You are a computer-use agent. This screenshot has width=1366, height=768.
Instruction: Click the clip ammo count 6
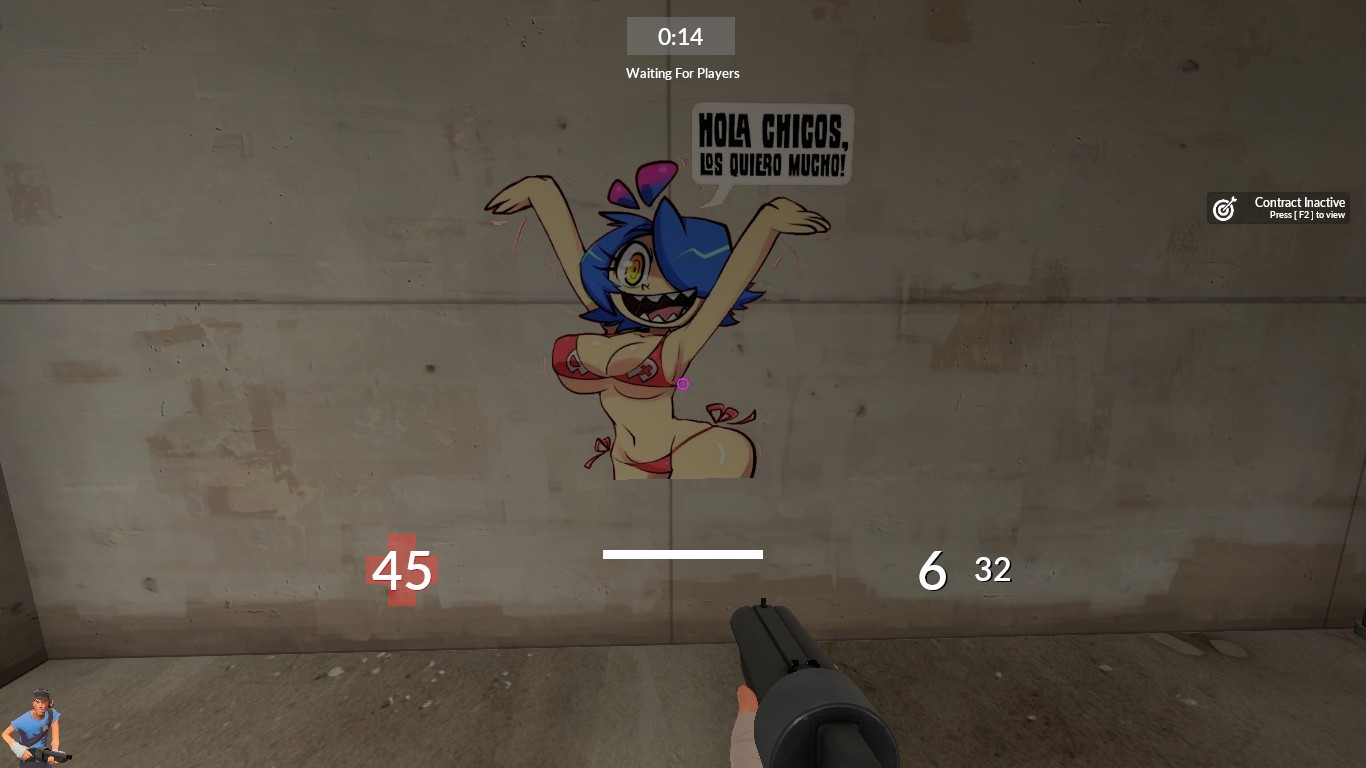coord(931,572)
